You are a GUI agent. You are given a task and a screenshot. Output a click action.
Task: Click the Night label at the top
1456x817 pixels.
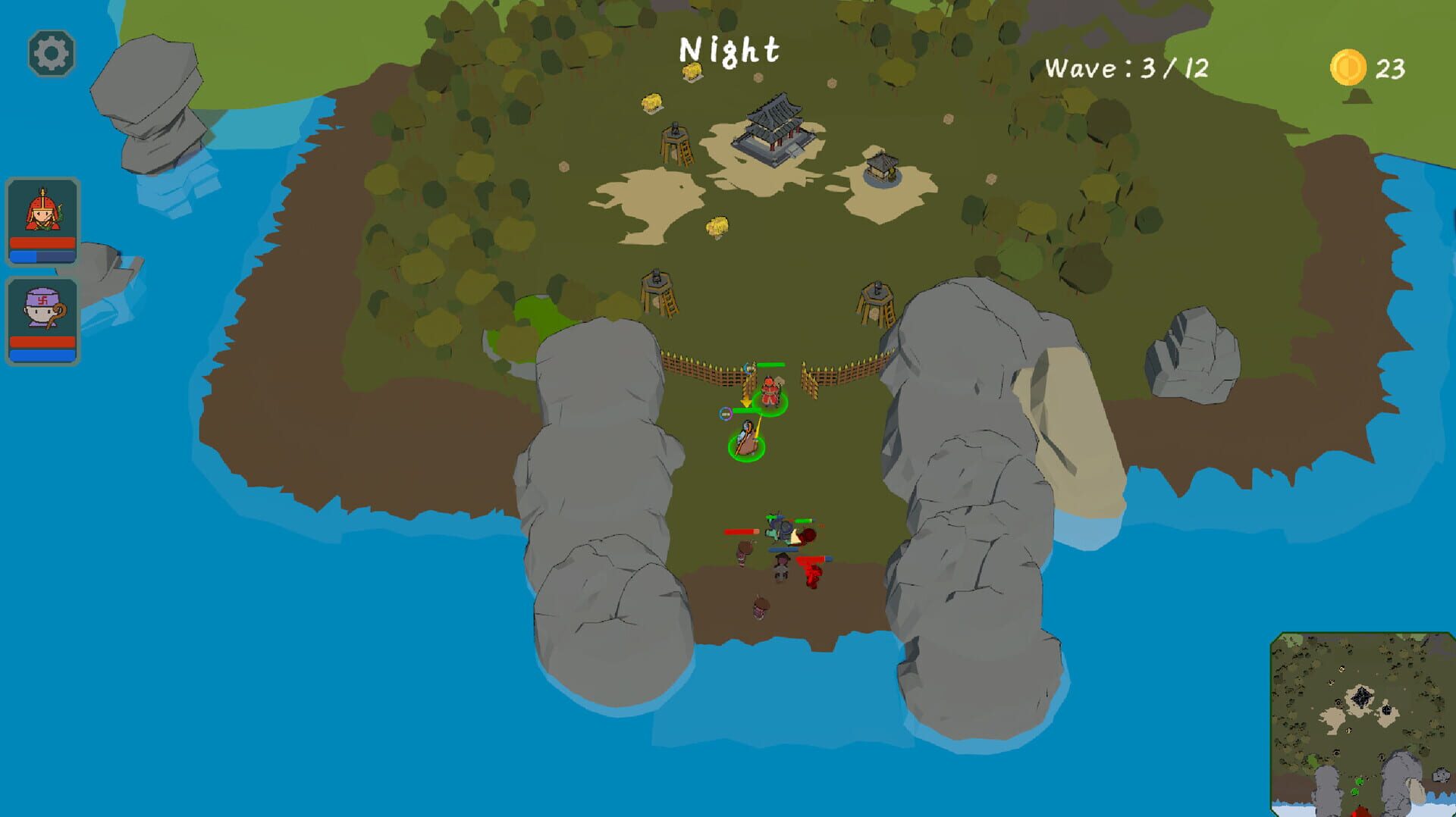click(x=730, y=50)
